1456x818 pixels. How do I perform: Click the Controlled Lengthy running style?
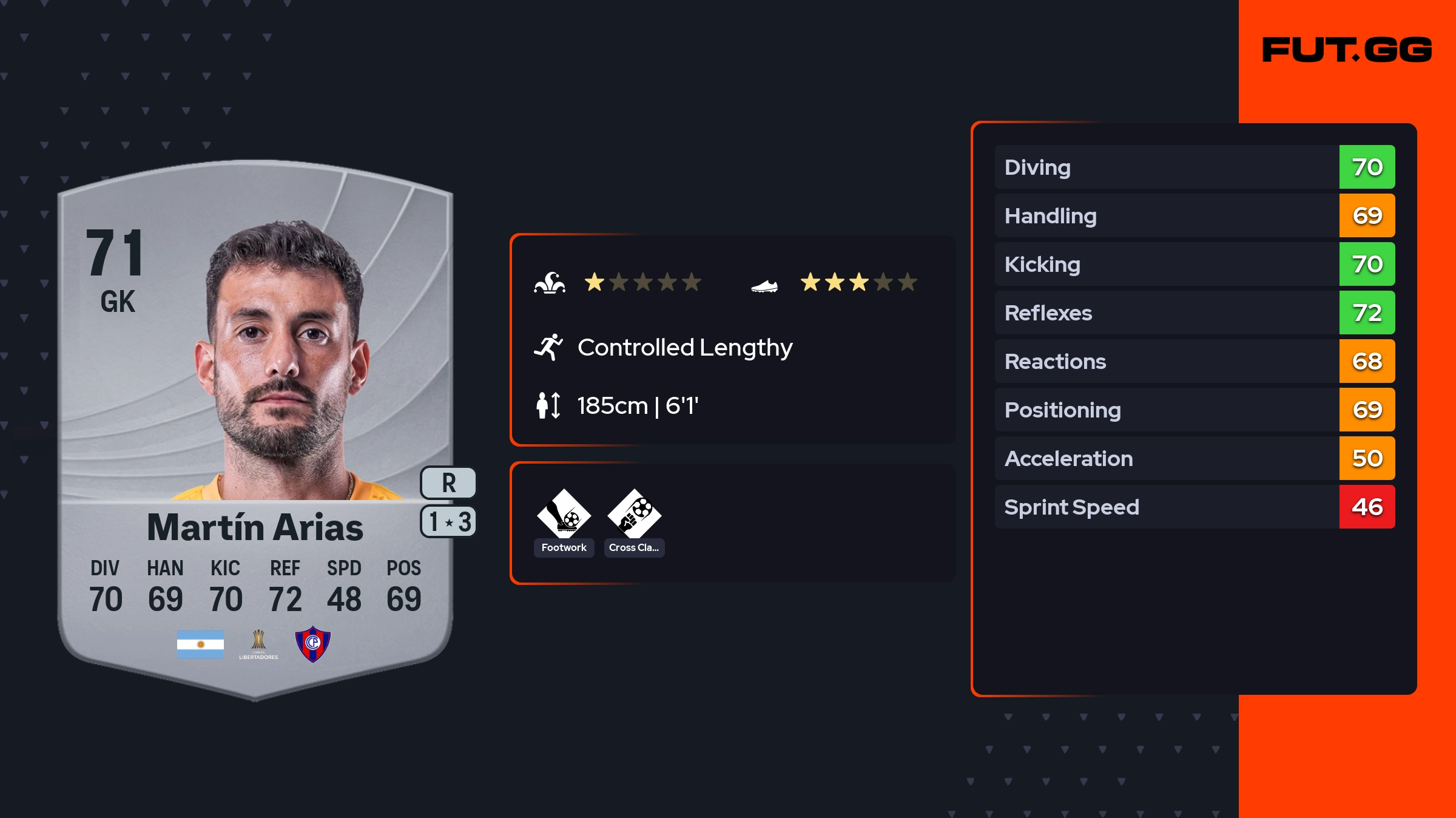684,348
